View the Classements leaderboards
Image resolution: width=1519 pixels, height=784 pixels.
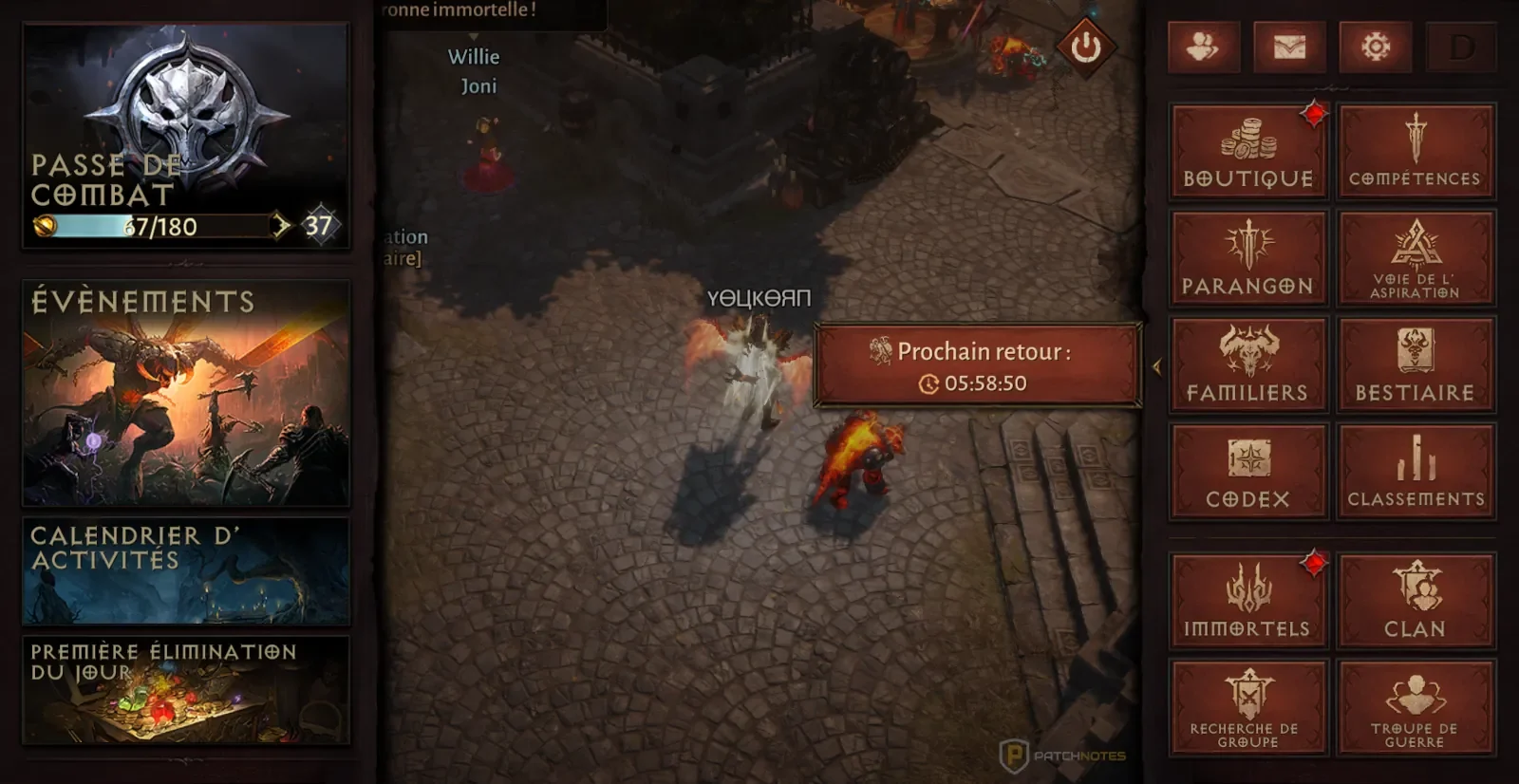(1416, 472)
